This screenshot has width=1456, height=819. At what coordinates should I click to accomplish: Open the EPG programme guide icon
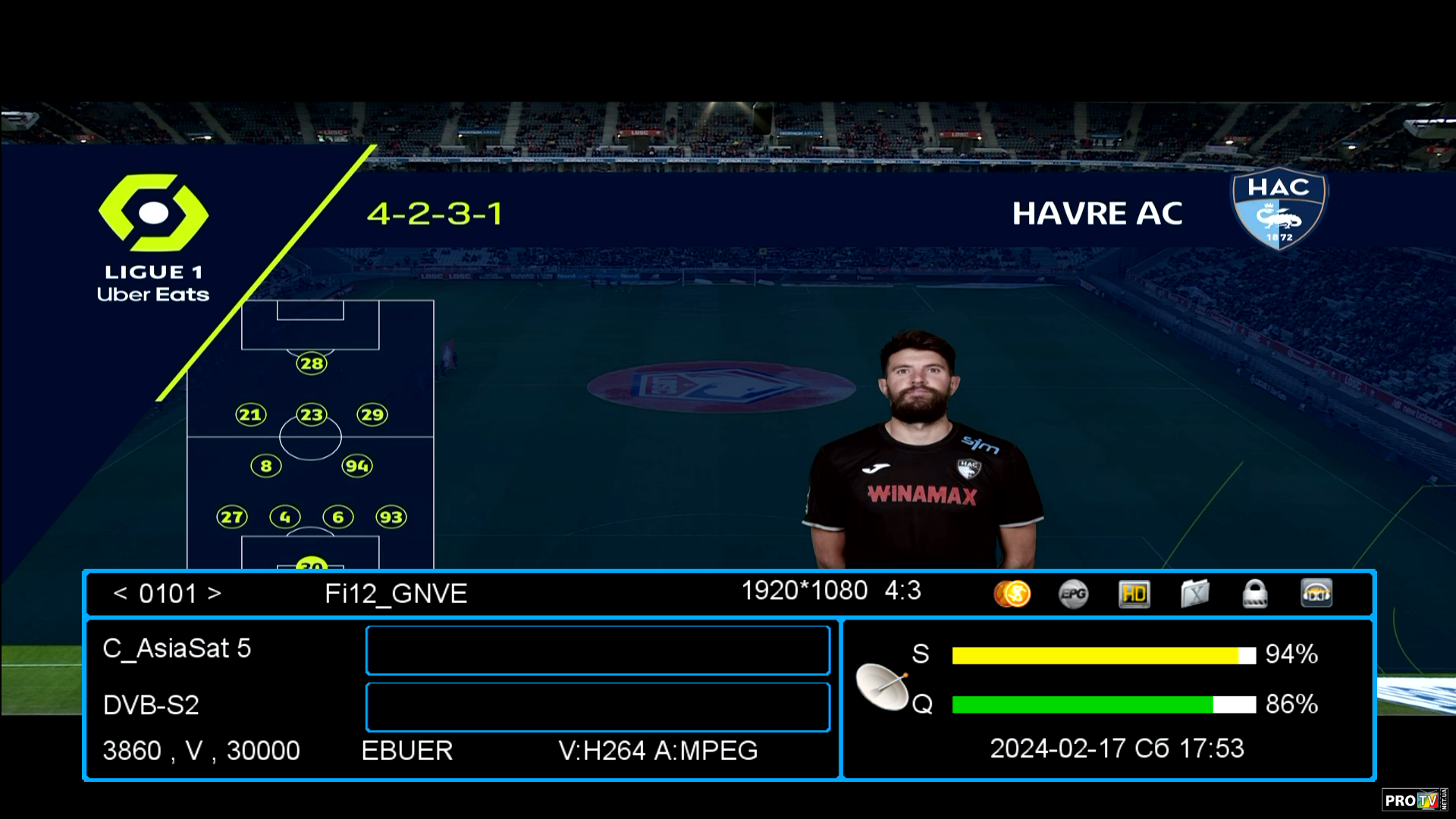[1073, 594]
